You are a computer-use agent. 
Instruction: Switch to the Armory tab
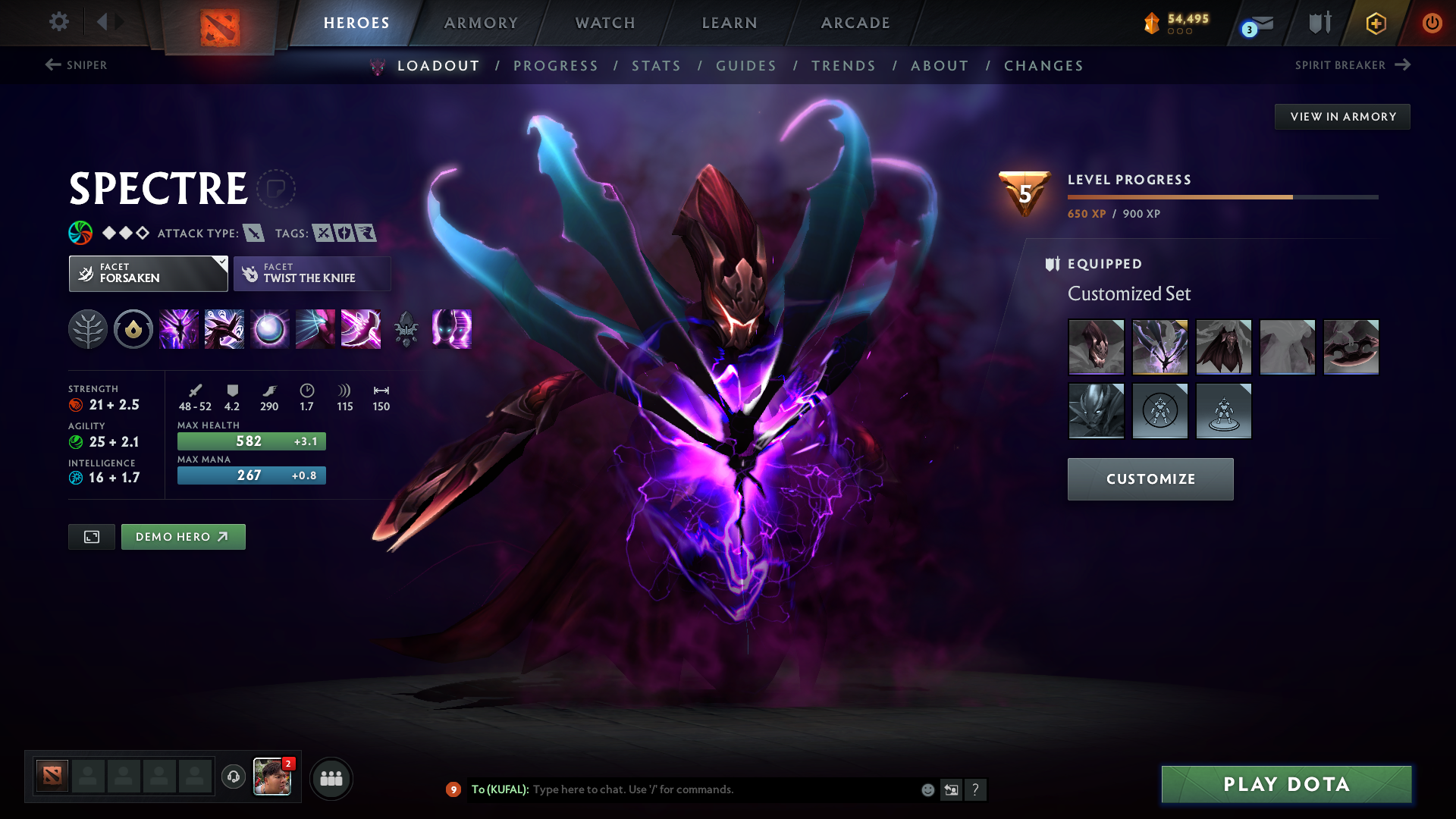tap(480, 23)
